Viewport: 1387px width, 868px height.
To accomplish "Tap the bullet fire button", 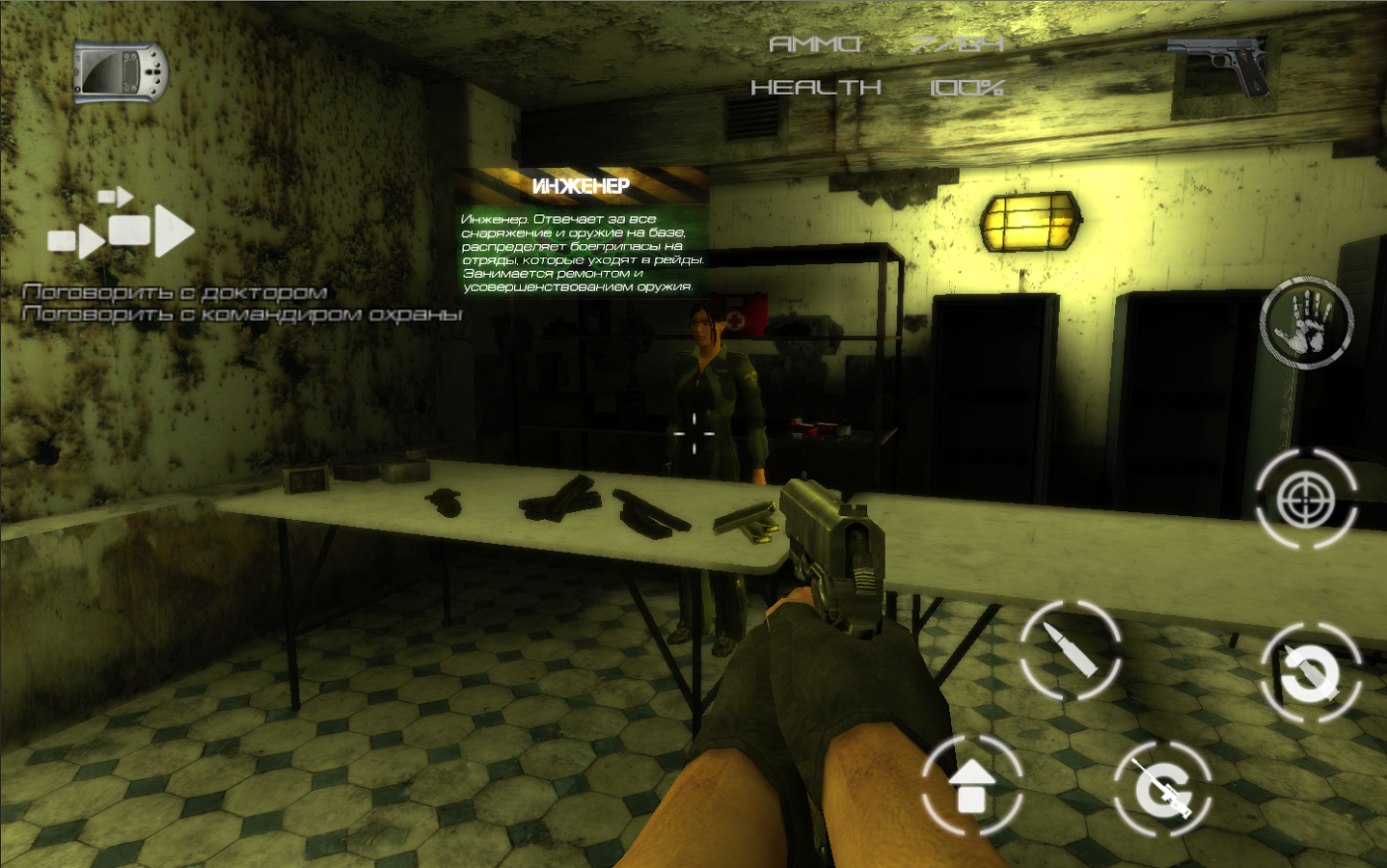I will pyautogui.click(x=1070, y=650).
